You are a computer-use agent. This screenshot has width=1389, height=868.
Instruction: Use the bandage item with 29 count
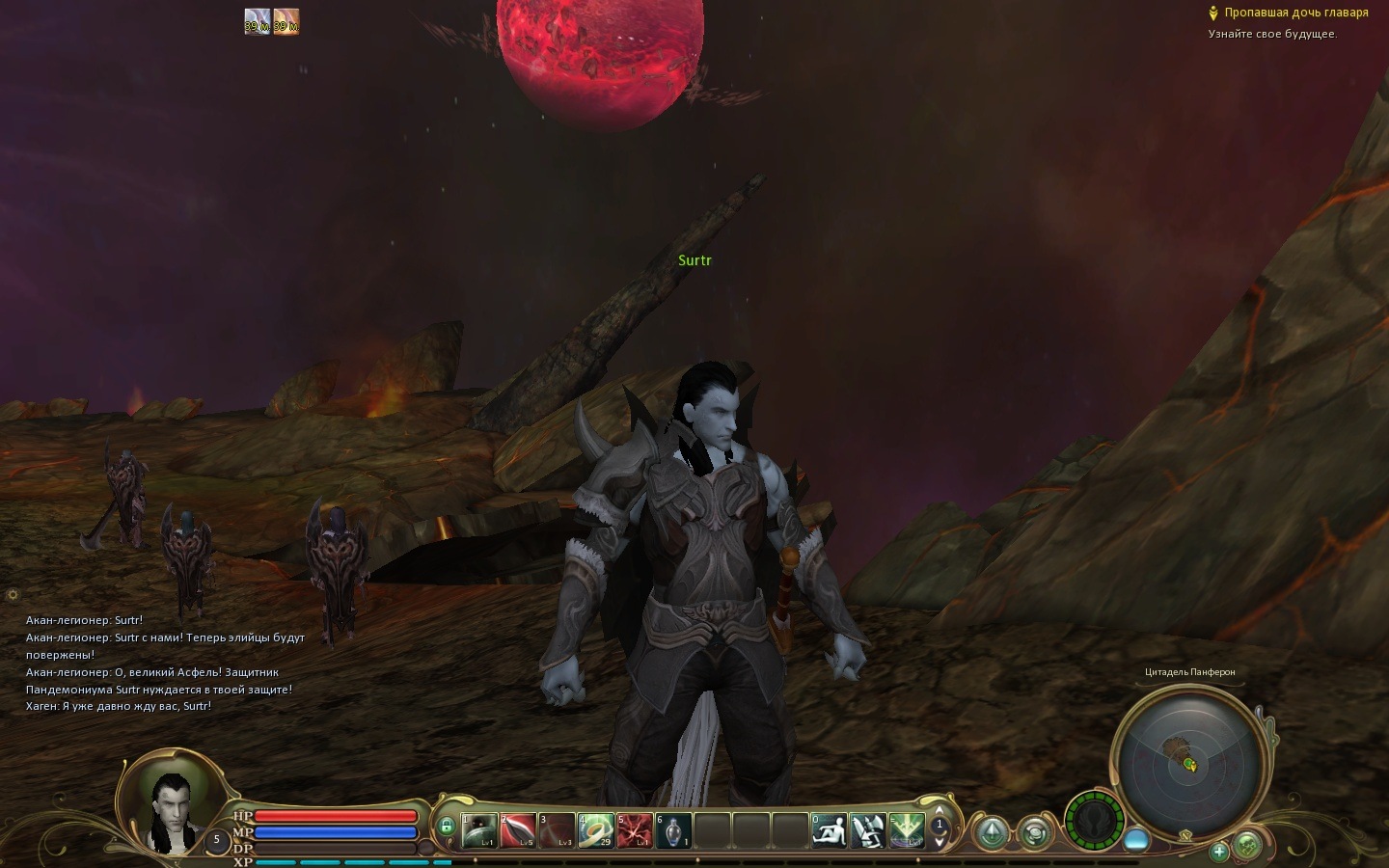(595, 829)
